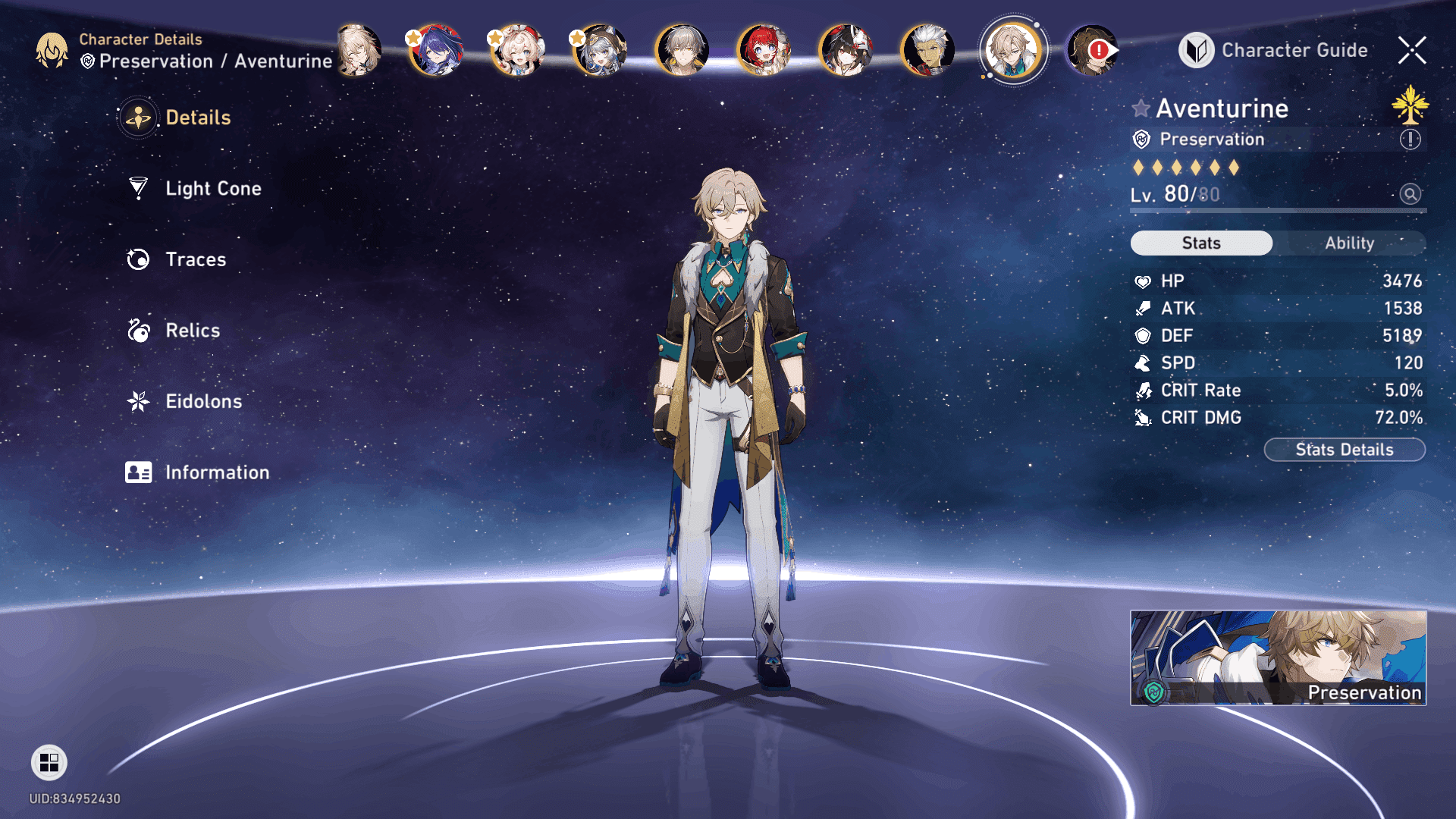The width and height of the screenshot is (1456, 819).
Task: Open the Relics menu
Action: (x=192, y=331)
